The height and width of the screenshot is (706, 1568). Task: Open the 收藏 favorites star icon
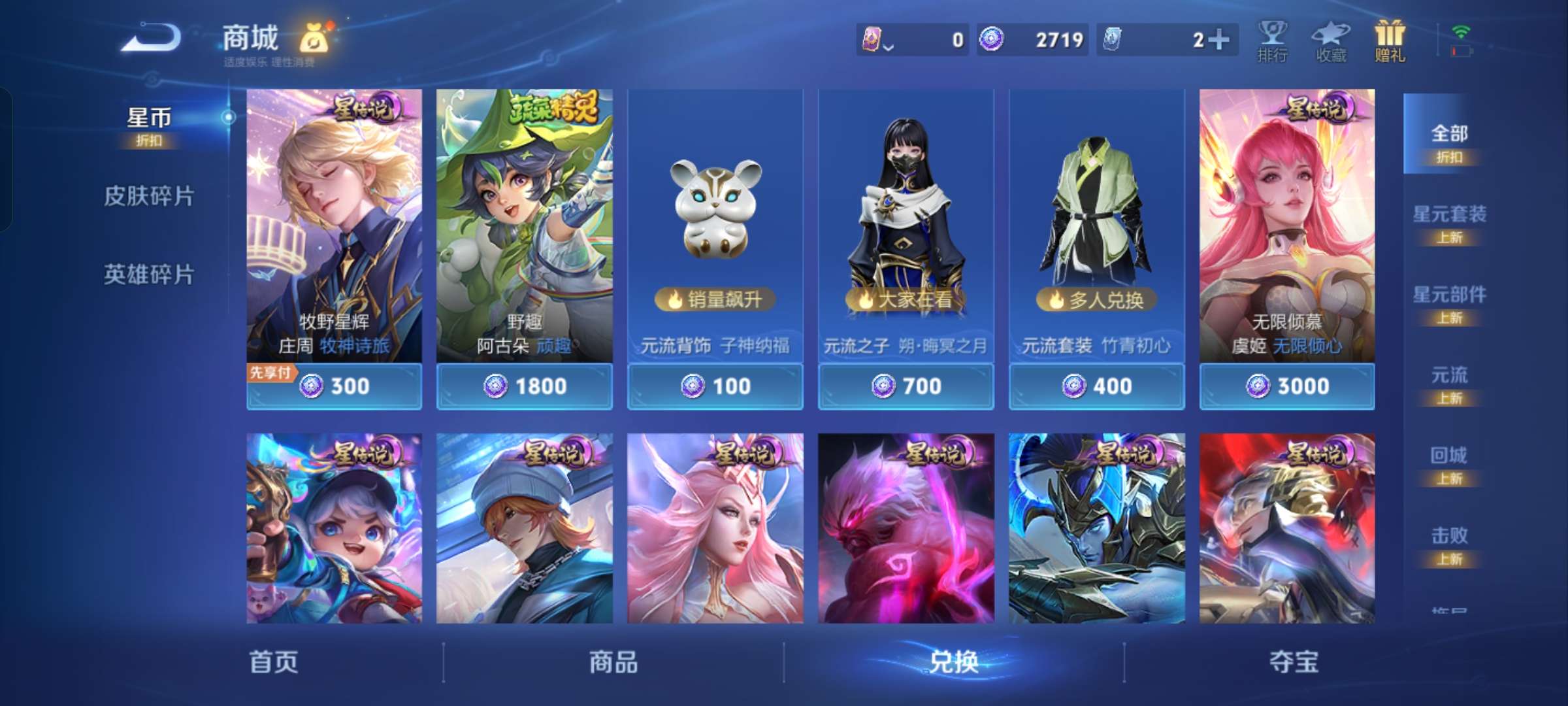click(1330, 41)
